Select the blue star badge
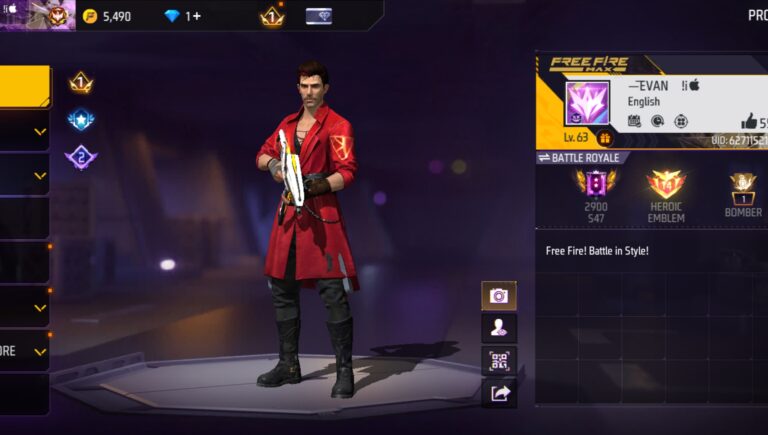 pyautogui.click(x=81, y=120)
